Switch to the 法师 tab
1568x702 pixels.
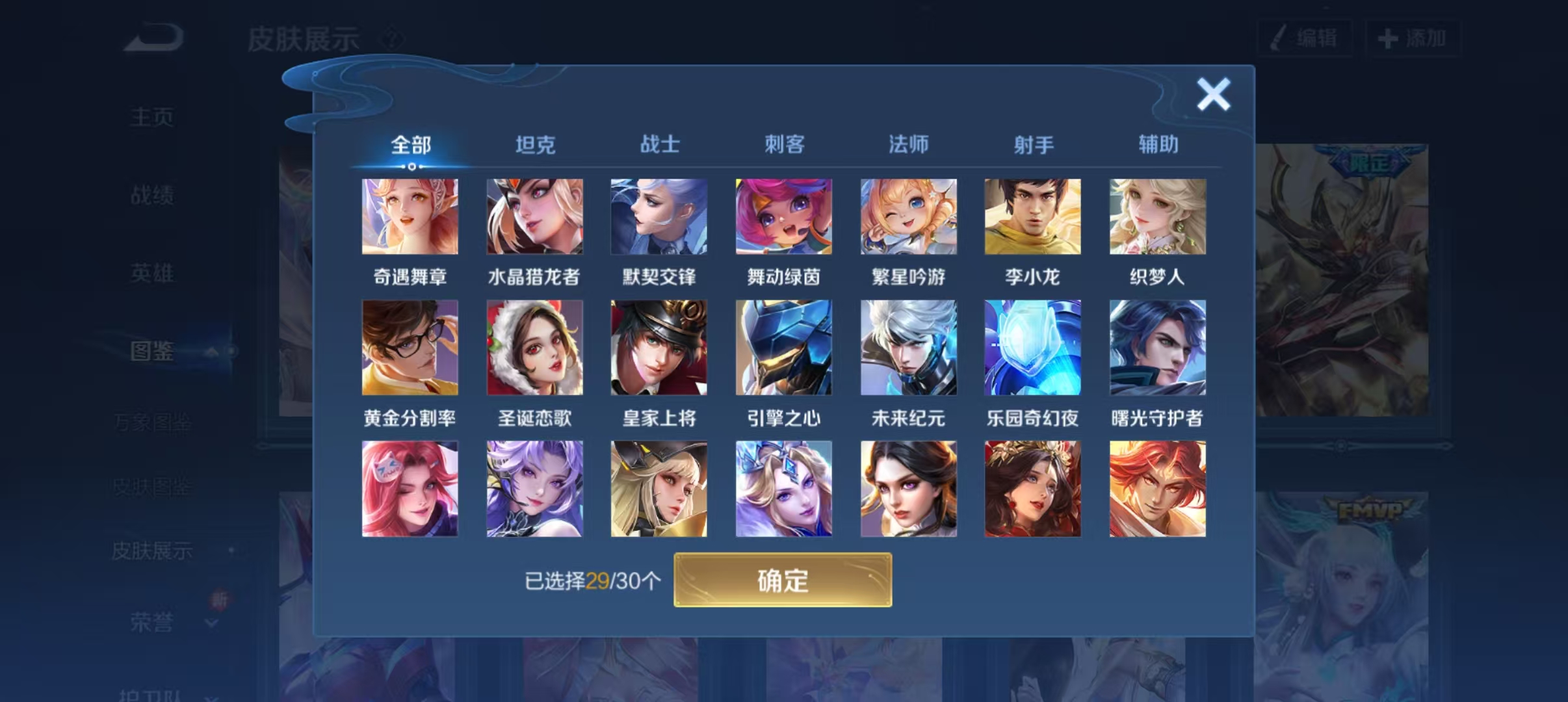pos(908,145)
